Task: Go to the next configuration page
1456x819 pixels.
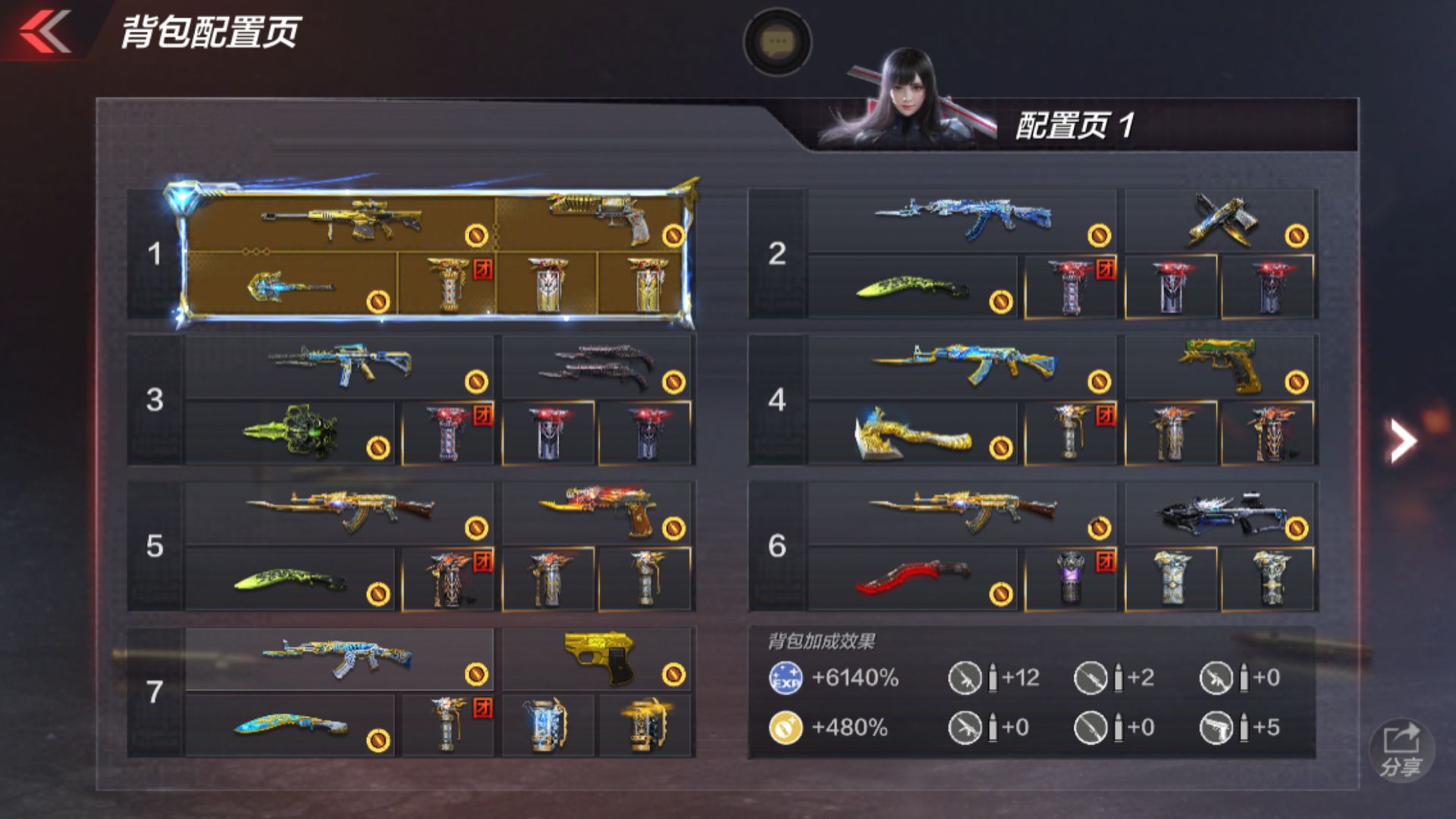Action: [1401, 440]
